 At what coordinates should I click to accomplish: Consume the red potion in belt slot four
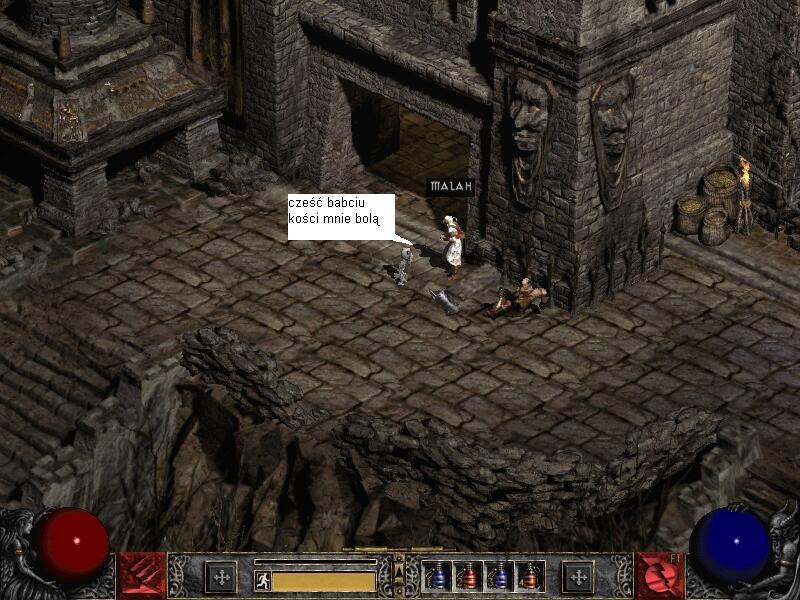529,576
